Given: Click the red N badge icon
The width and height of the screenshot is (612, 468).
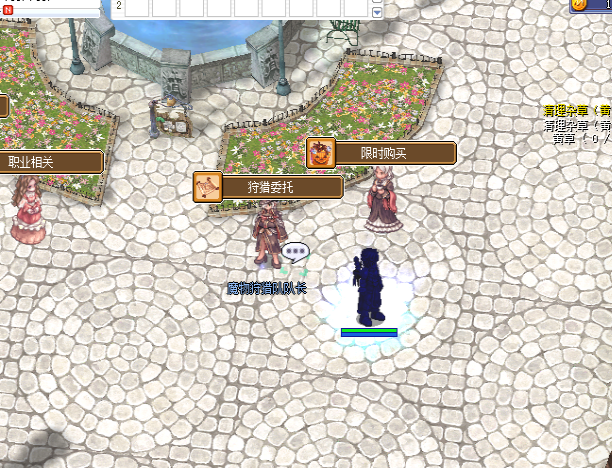Looking at the screenshot, I should (x=8, y=9).
